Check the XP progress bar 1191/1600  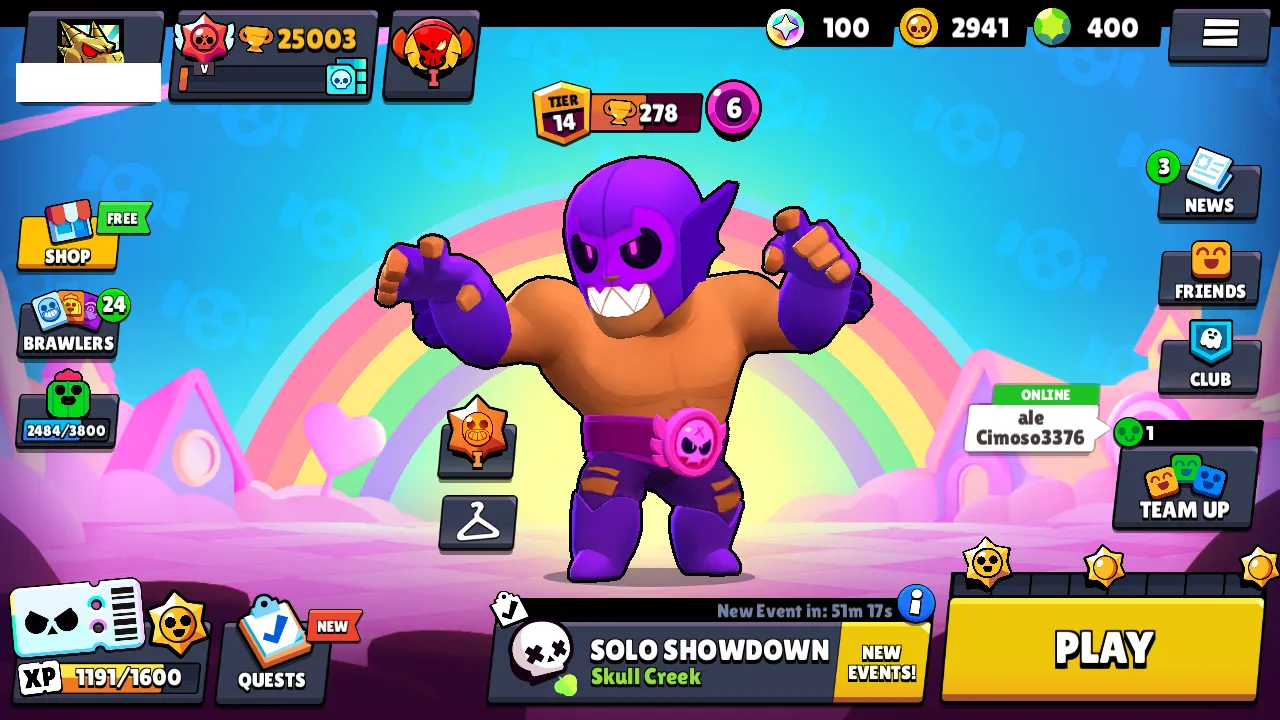[x=110, y=676]
